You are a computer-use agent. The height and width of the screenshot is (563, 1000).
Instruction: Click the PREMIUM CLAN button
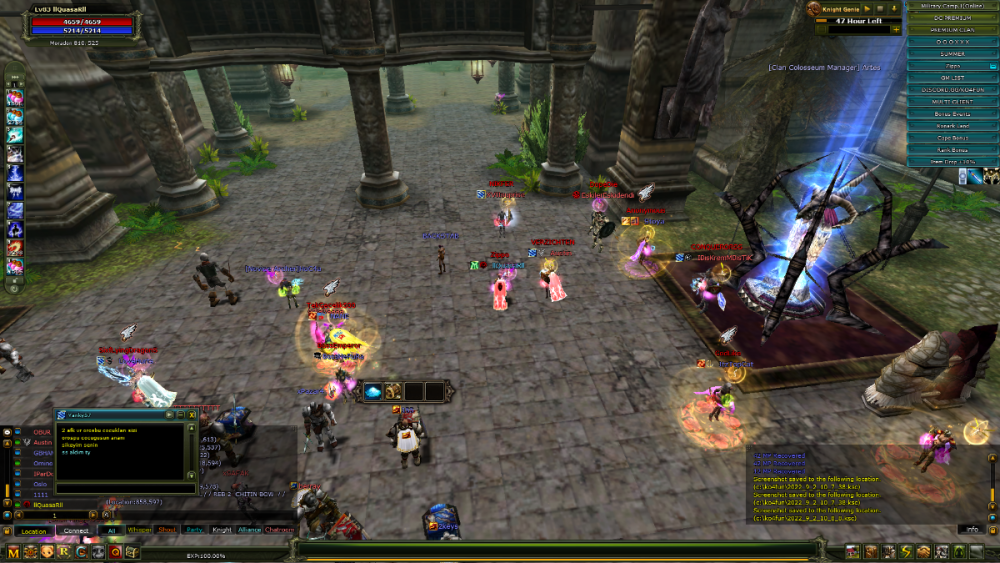(x=953, y=30)
